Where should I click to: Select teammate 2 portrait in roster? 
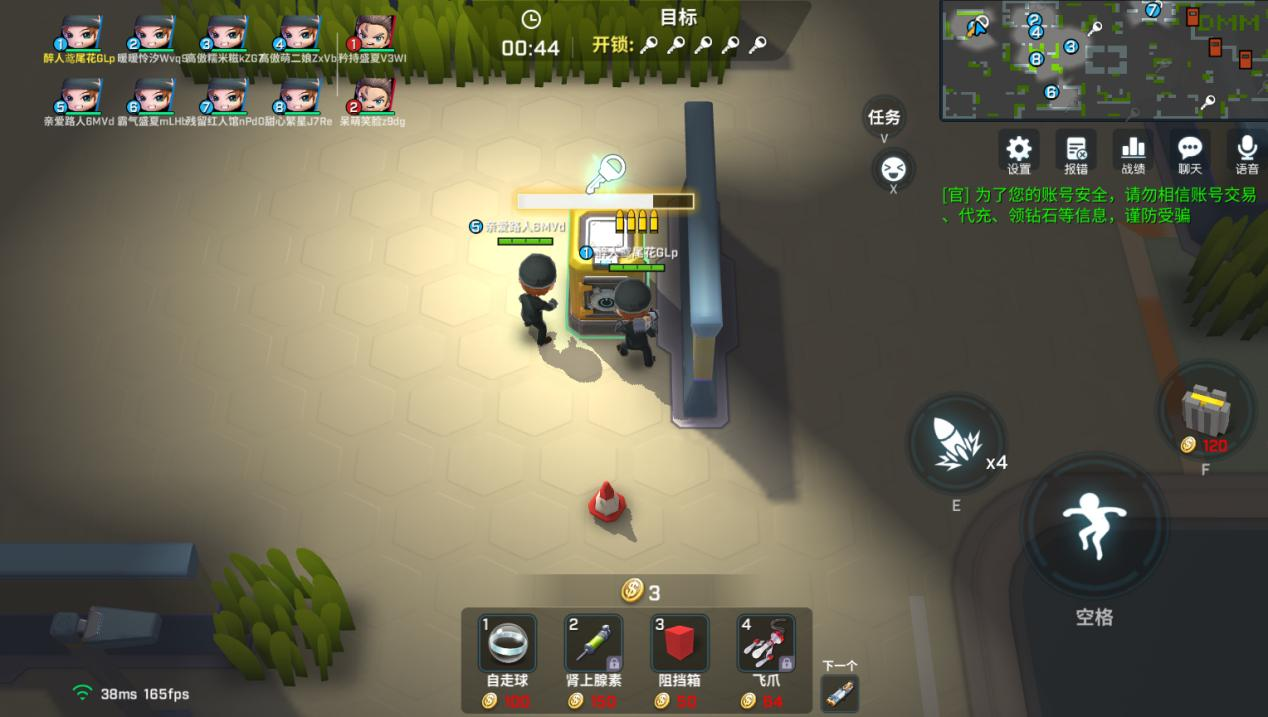click(153, 33)
